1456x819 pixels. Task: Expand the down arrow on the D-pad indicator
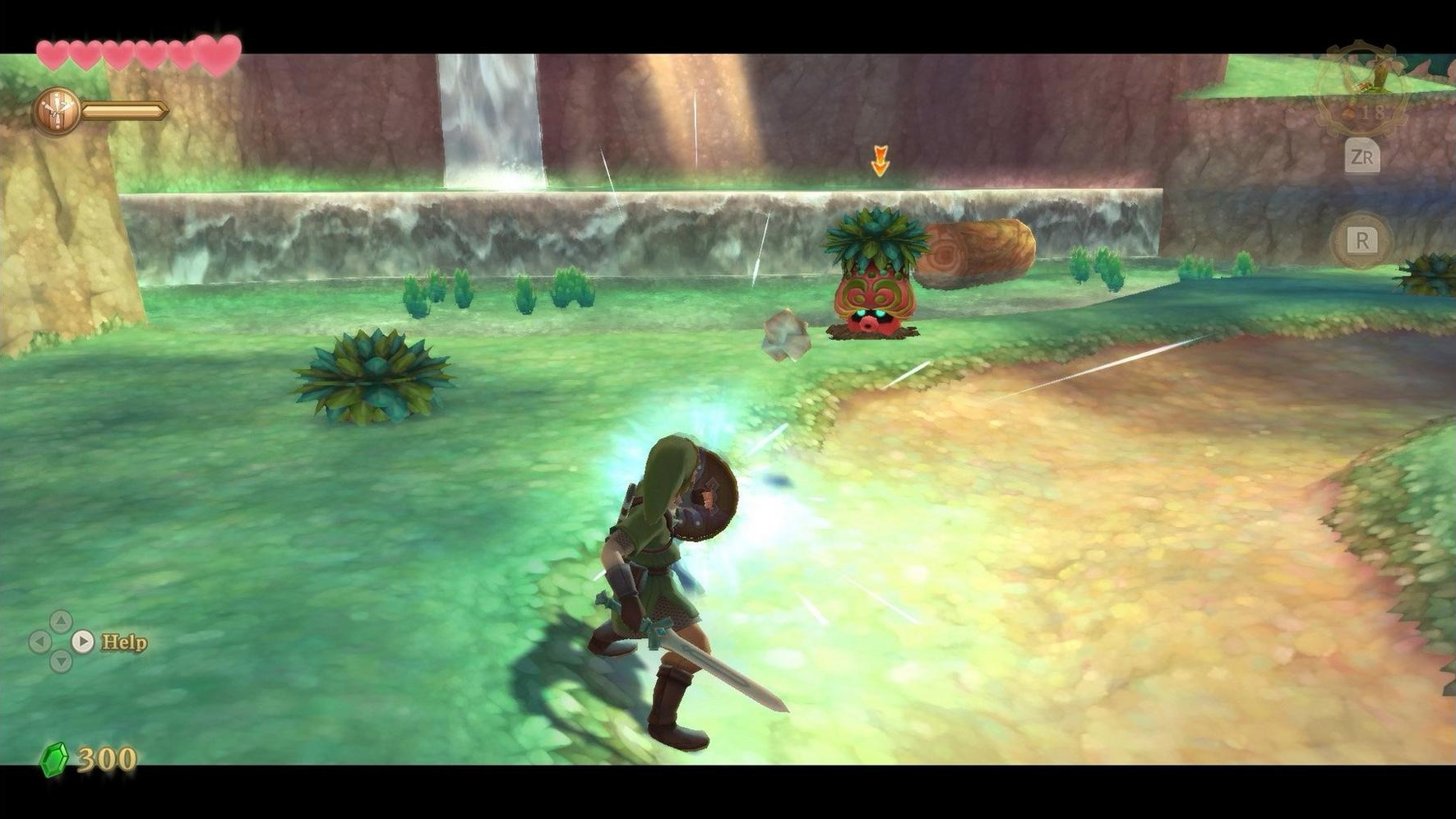(x=60, y=661)
